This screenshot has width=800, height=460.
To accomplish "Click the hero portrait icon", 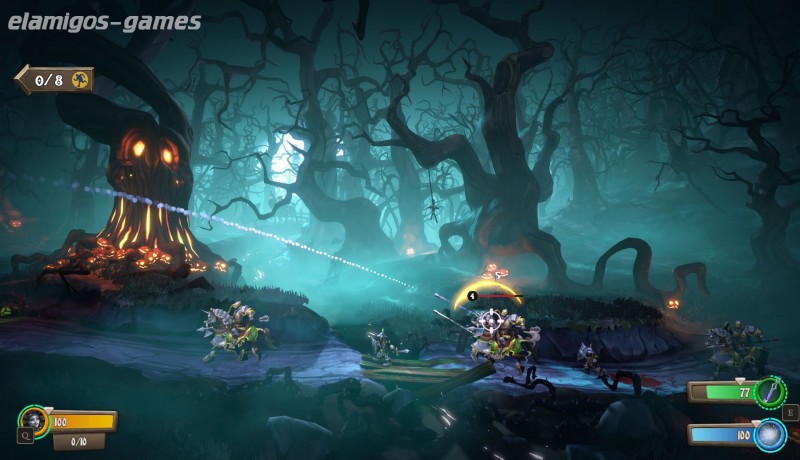I will pyautogui.click(x=36, y=418).
